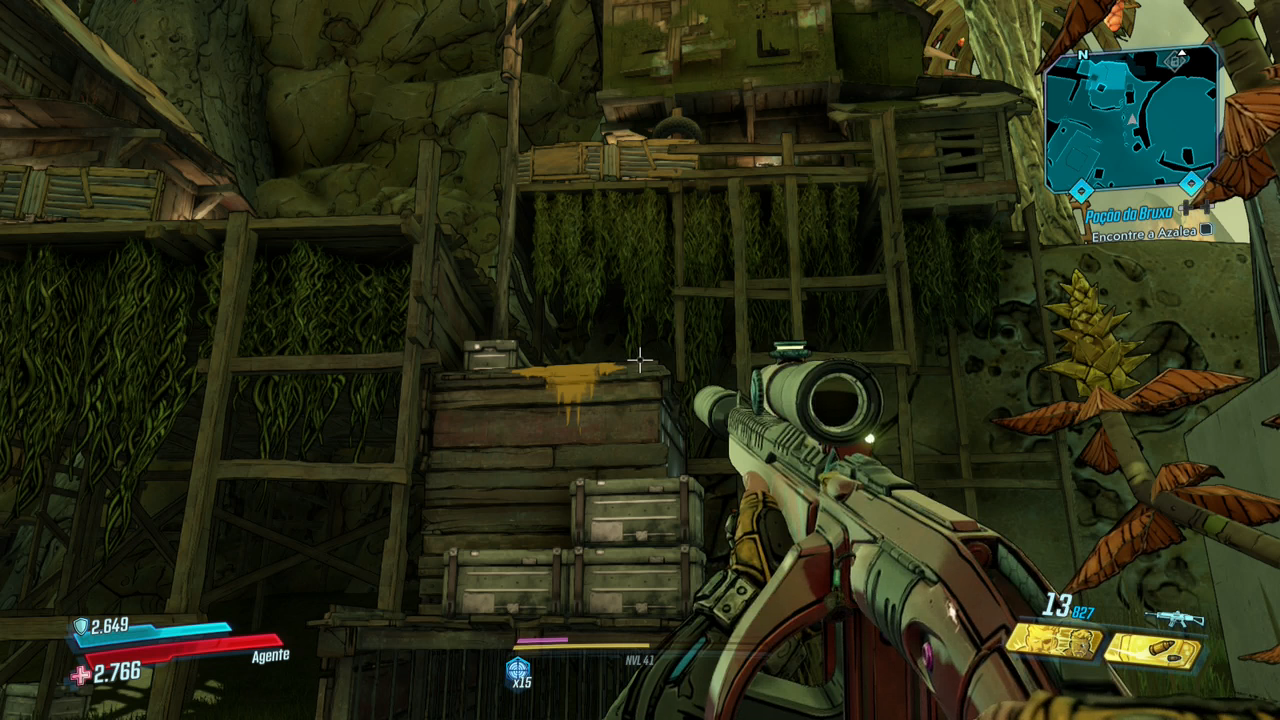Click the yellow bullet ammo panel
Image resolution: width=1280 pixels, height=720 pixels.
1152,652
